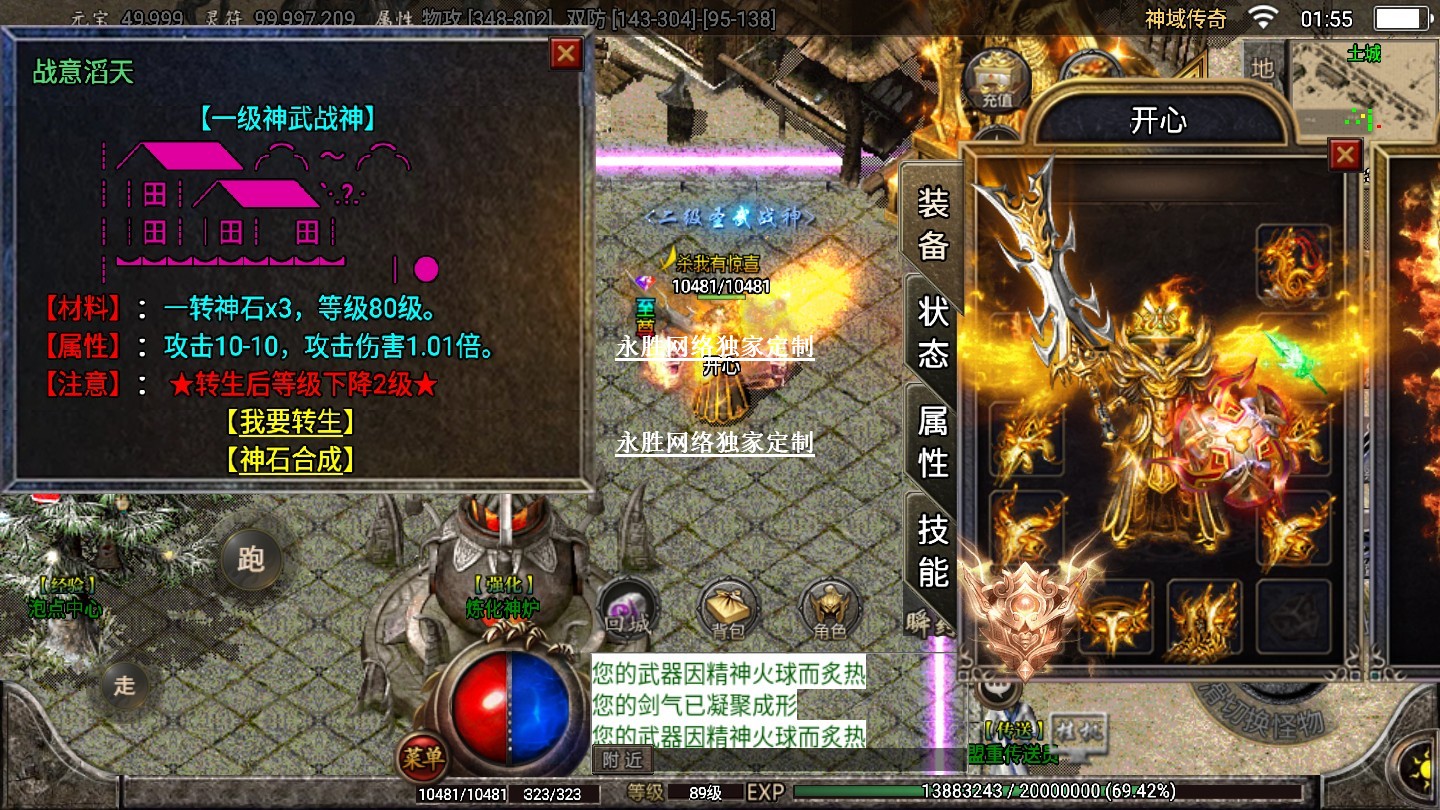
Task: Switch to the 技能 tab
Action: [x=932, y=550]
